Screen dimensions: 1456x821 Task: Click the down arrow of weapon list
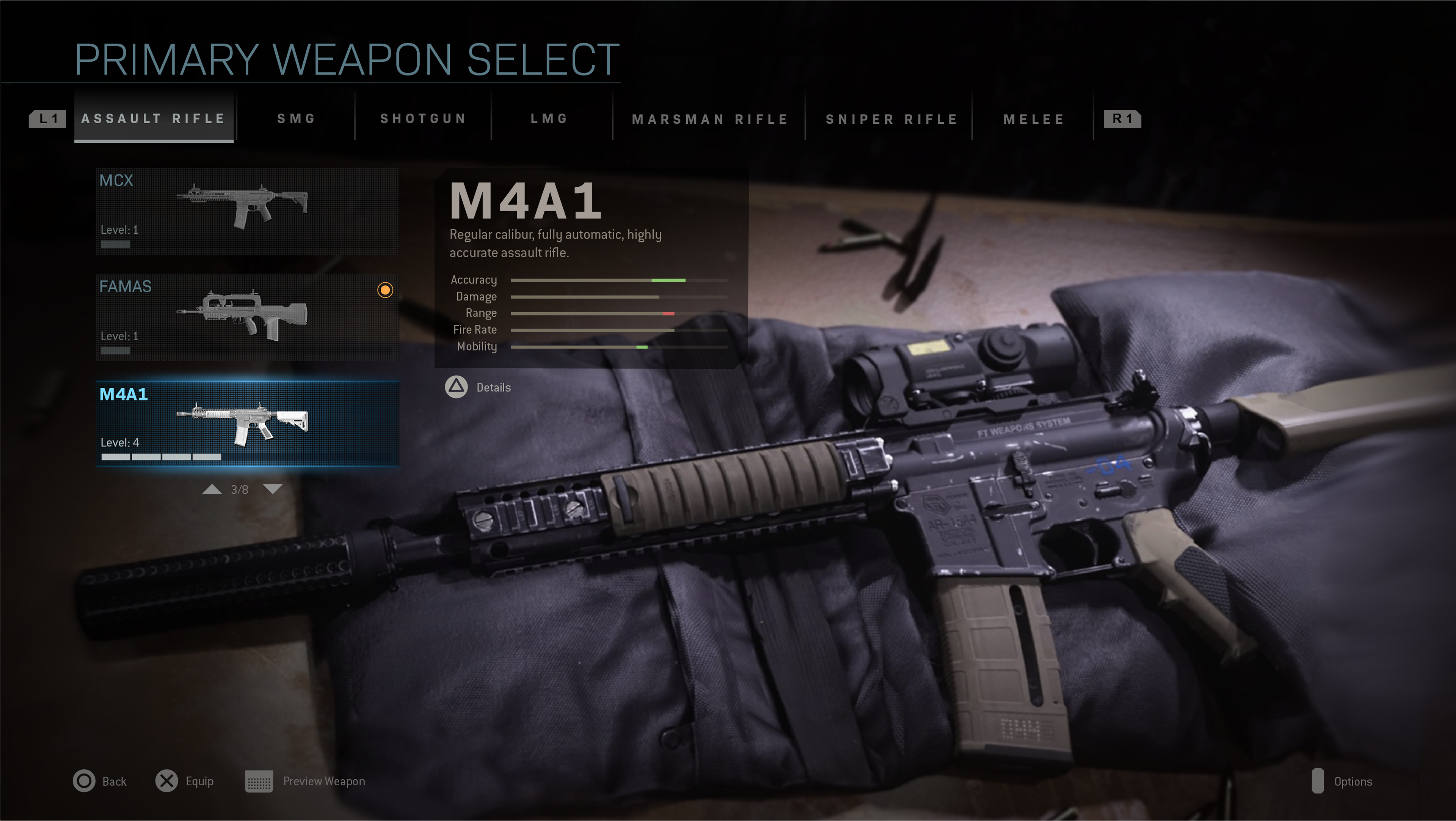[x=273, y=489]
